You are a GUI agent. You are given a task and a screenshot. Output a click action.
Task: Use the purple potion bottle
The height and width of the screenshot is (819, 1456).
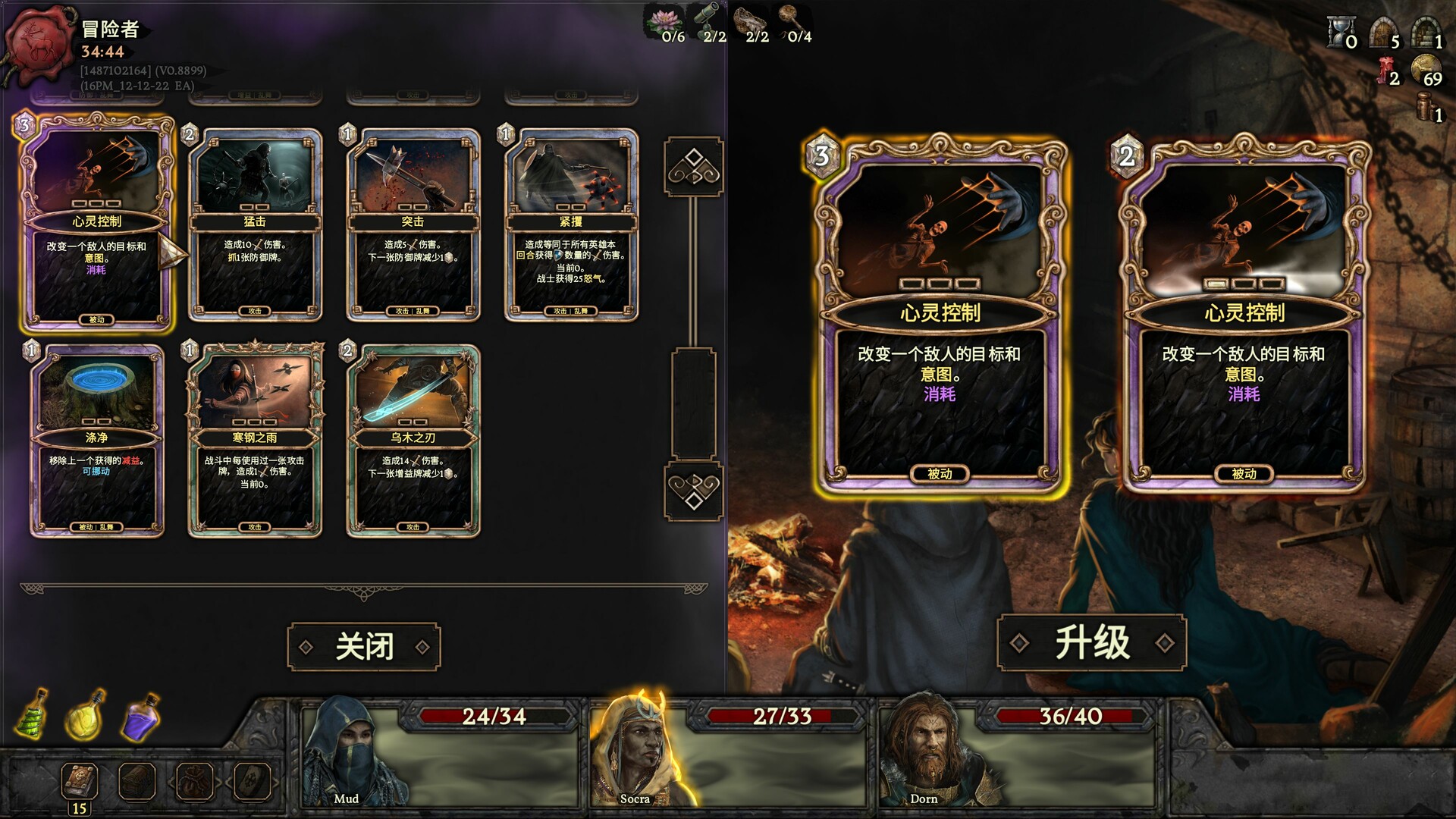click(x=141, y=717)
